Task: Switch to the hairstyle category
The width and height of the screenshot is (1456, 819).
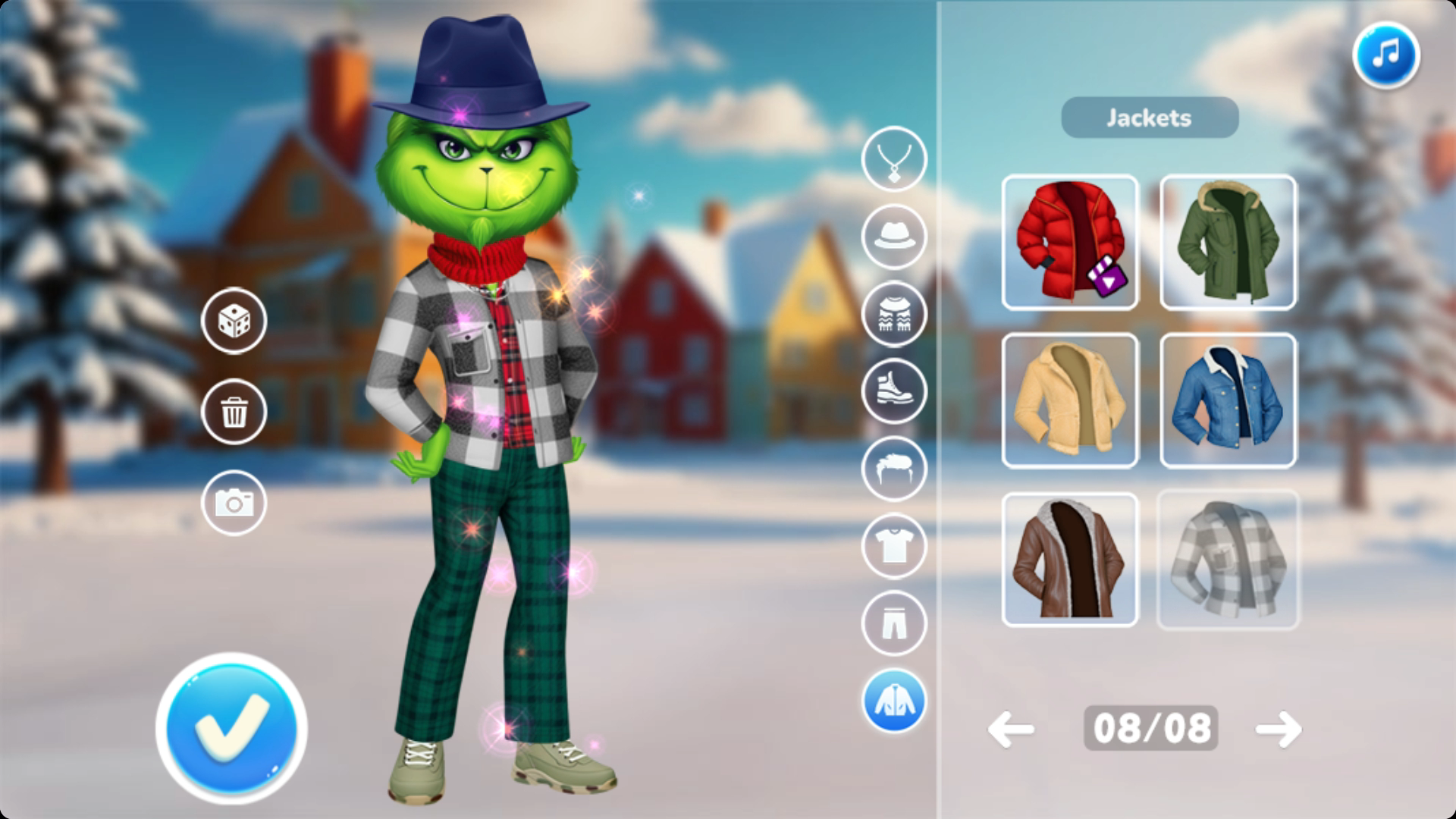Action: click(x=894, y=469)
